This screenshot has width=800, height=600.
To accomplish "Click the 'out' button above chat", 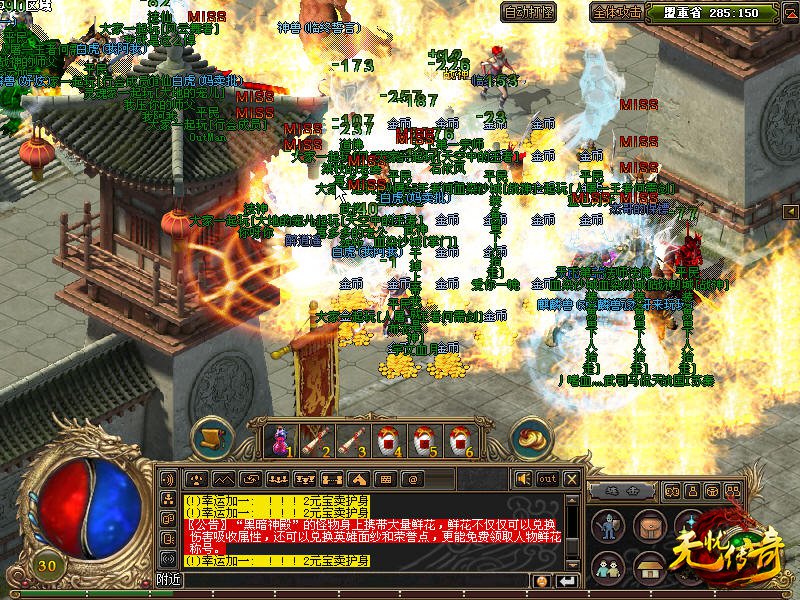I will 548,479.
